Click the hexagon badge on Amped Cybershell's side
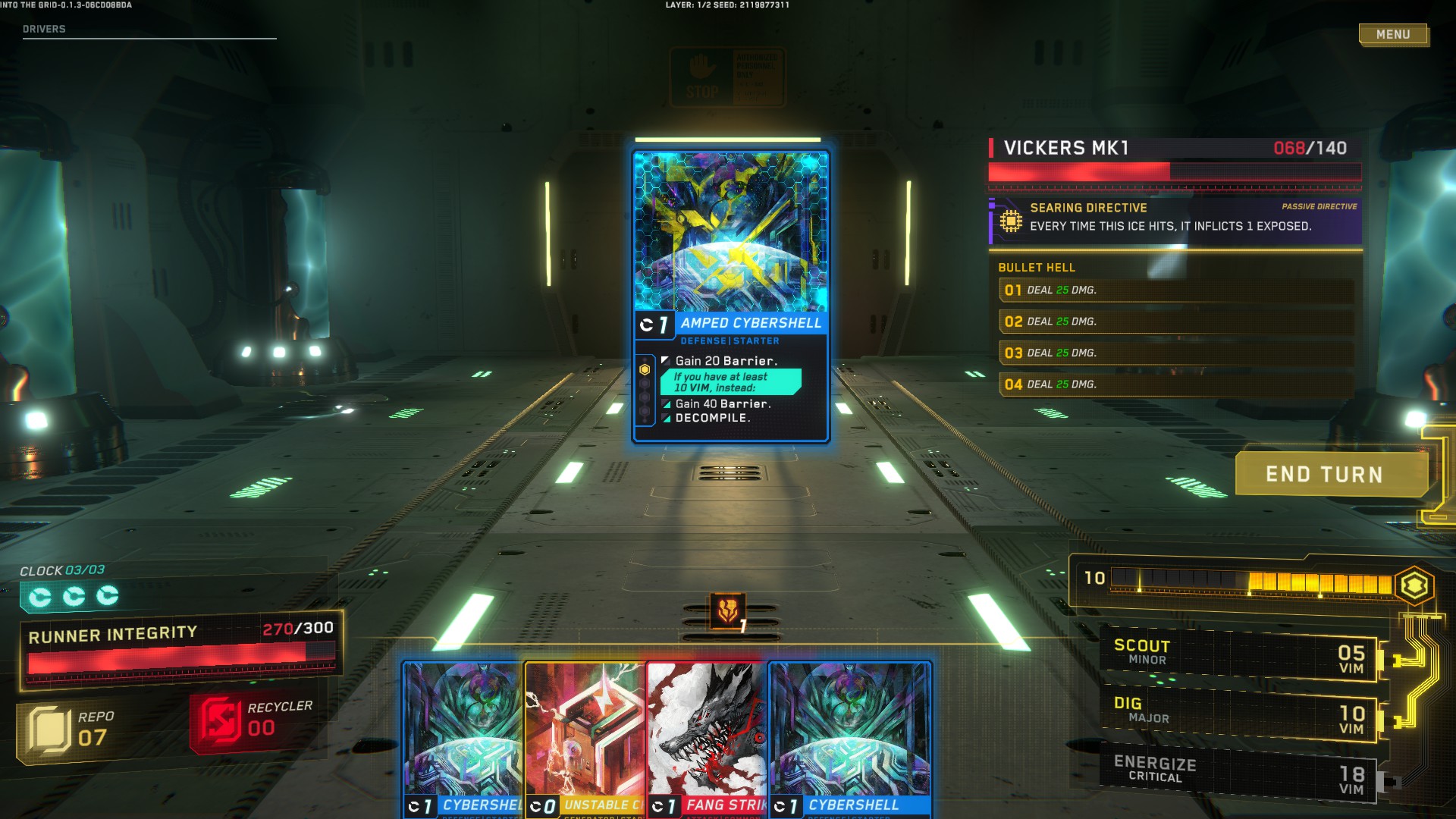This screenshot has width=1456, height=819. (645, 369)
